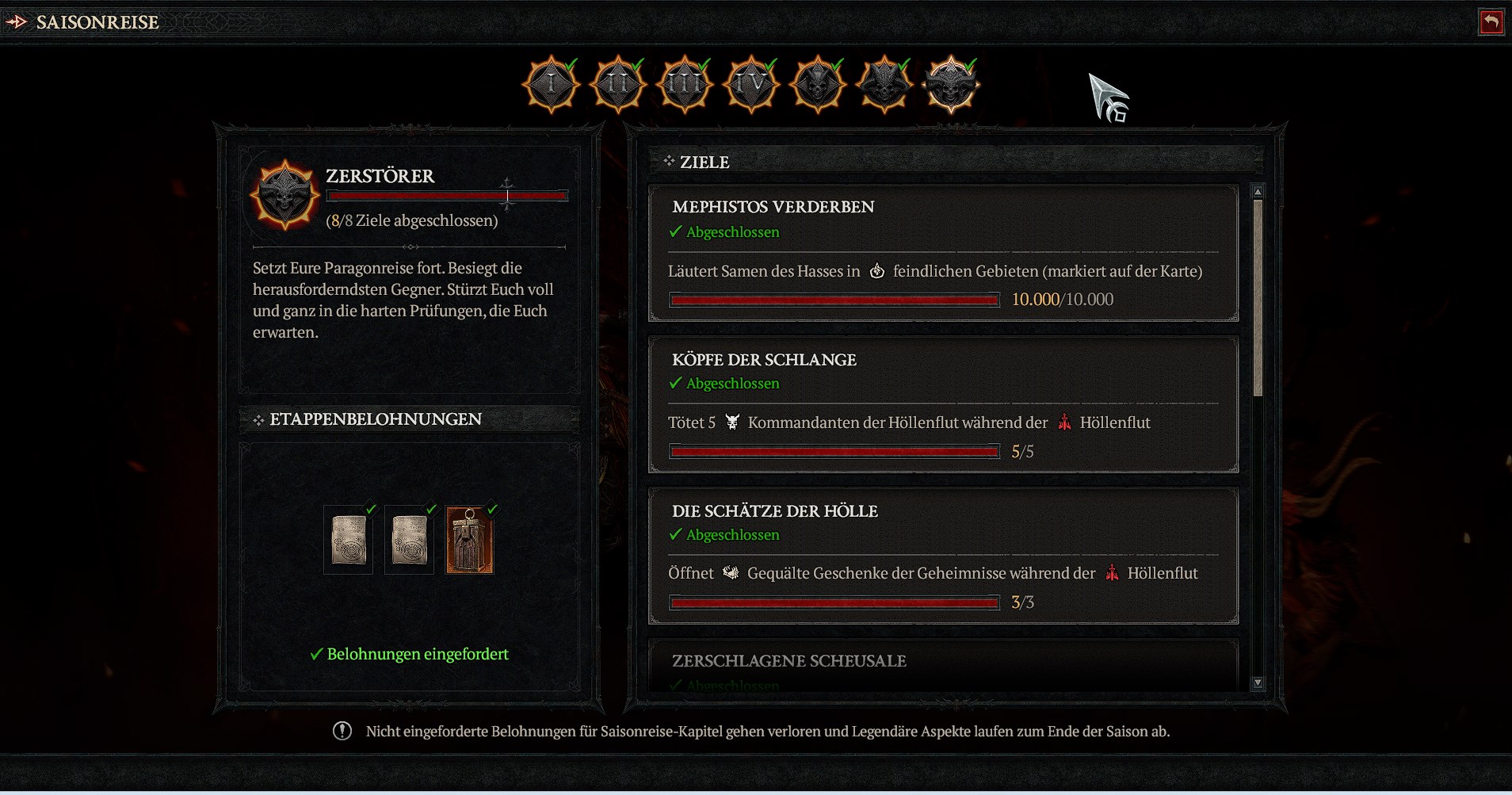Select chapter I emblem
Image resolution: width=1512 pixels, height=795 pixels.
pos(552,84)
